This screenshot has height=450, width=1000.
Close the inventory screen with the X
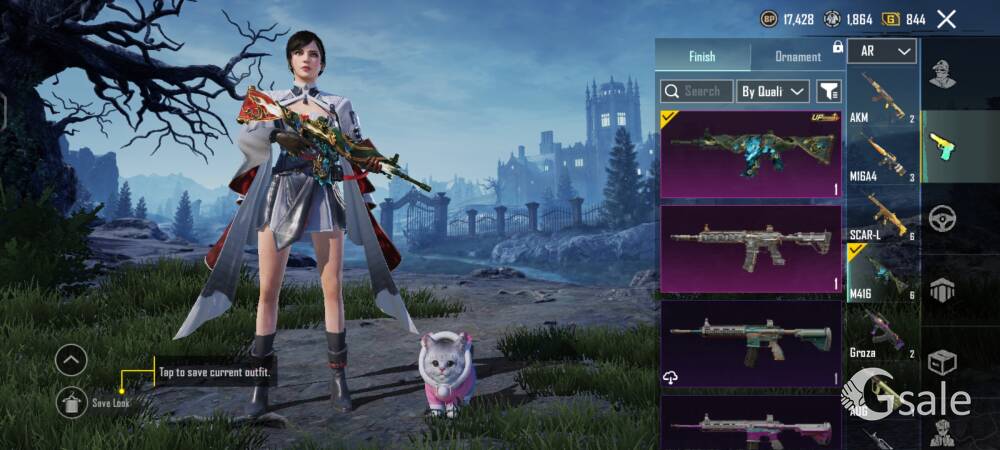tap(946, 19)
